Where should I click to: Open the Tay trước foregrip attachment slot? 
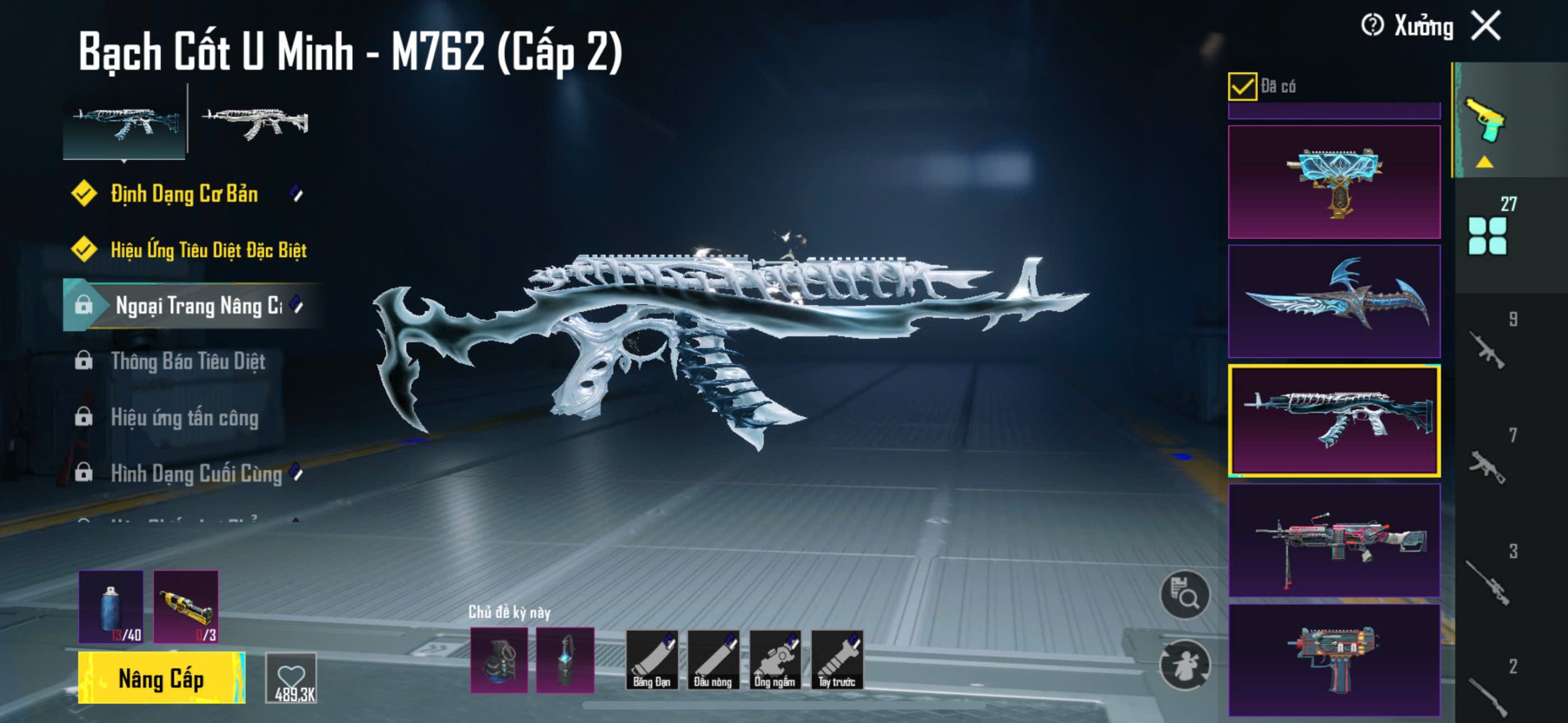coord(837,660)
